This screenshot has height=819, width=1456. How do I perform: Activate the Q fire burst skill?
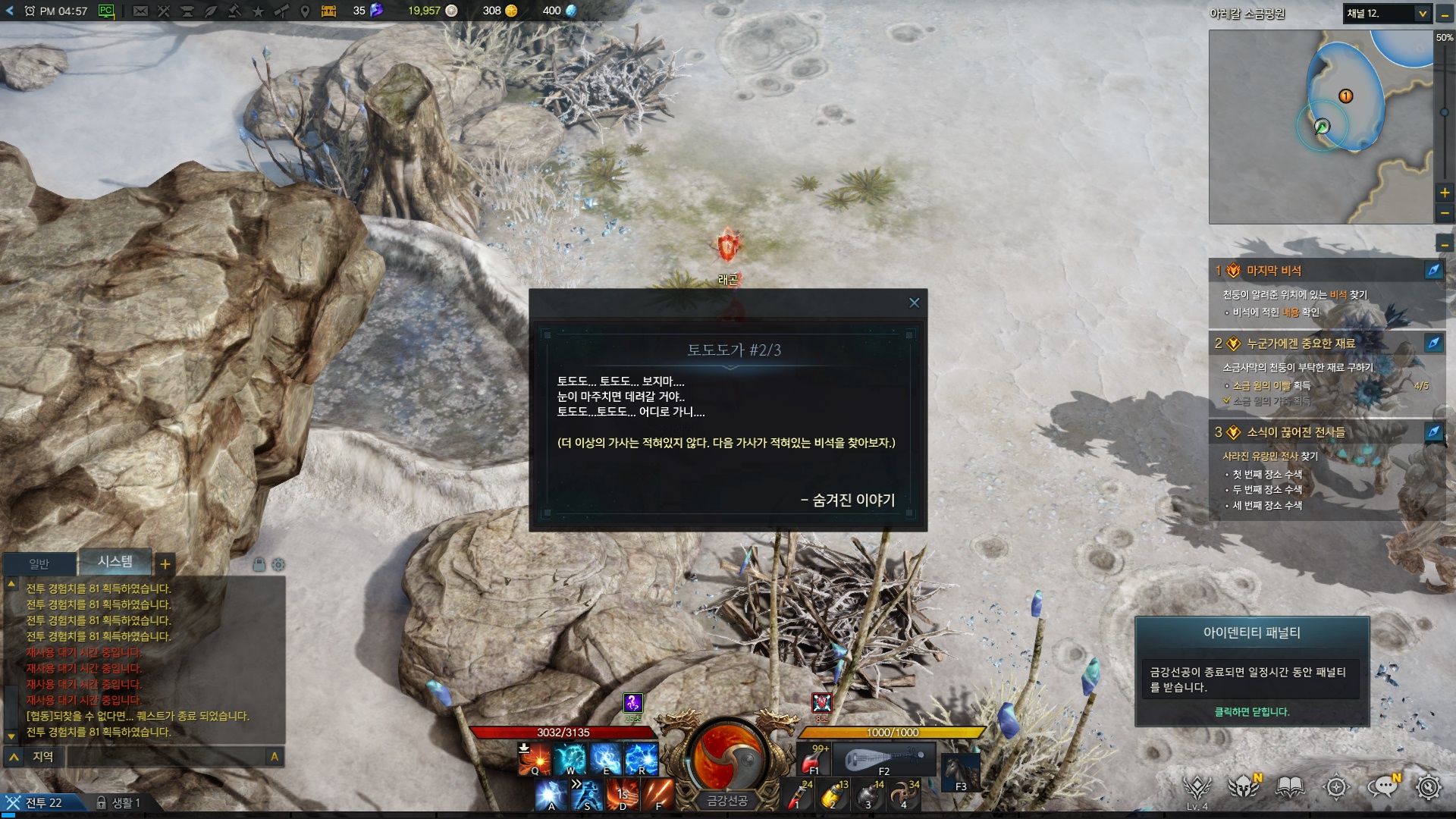[x=534, y=758]
